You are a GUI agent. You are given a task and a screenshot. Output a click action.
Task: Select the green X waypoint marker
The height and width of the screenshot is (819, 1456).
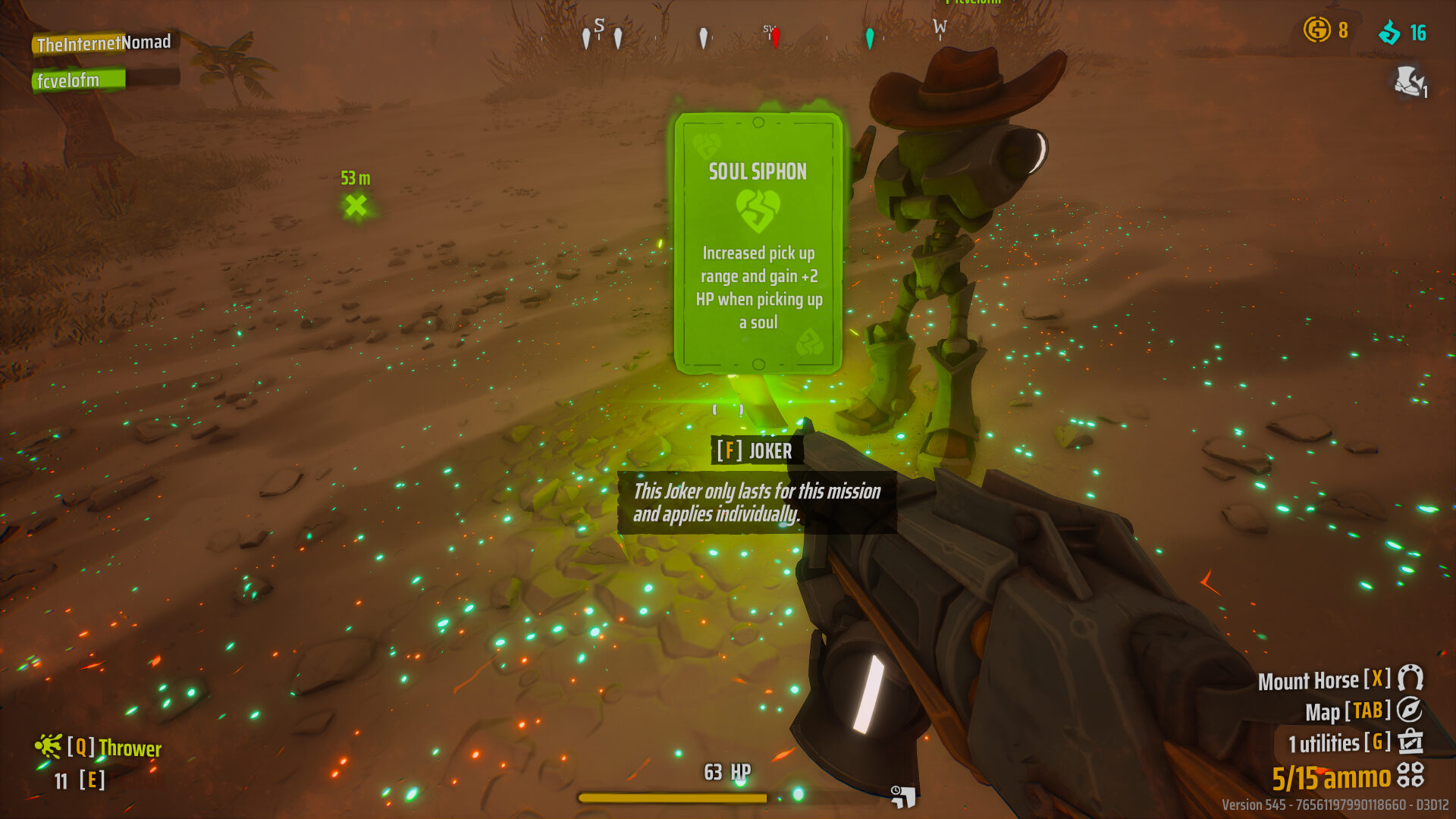click(x=356, y=205)
